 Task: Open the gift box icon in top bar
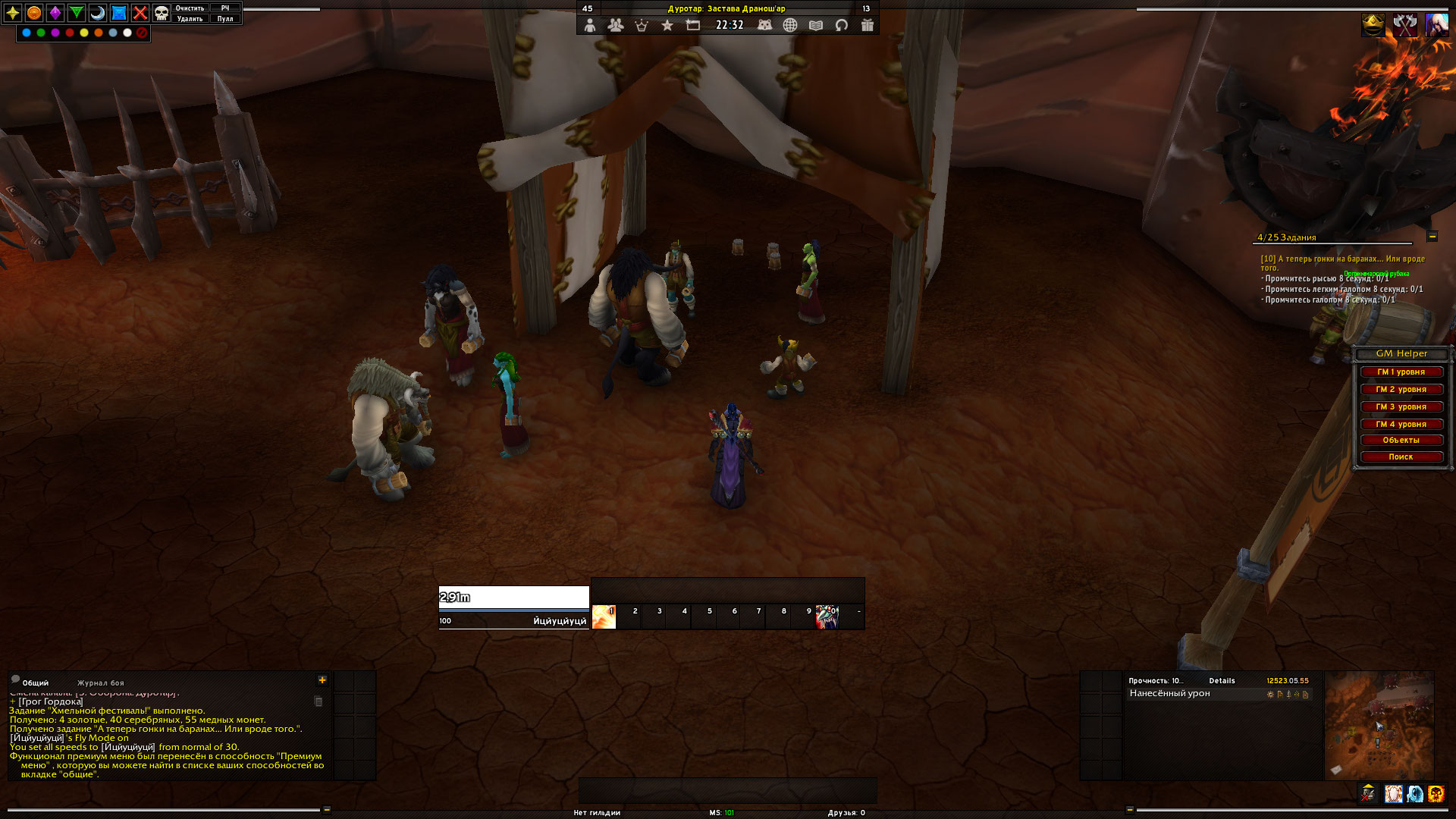[x=868, y=25]
